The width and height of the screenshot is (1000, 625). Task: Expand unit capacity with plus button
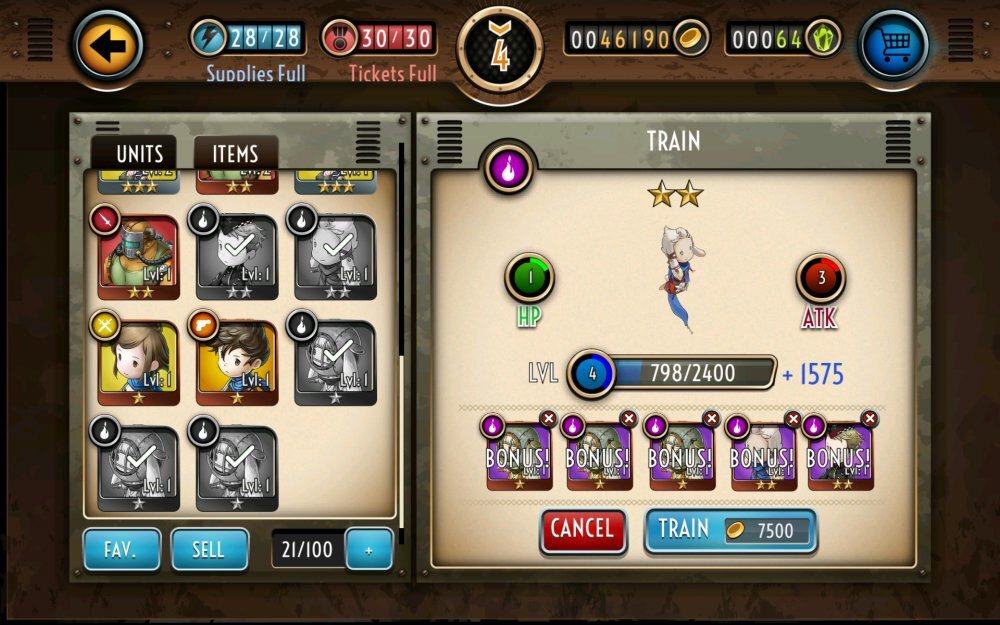click(x=368, y=550)
